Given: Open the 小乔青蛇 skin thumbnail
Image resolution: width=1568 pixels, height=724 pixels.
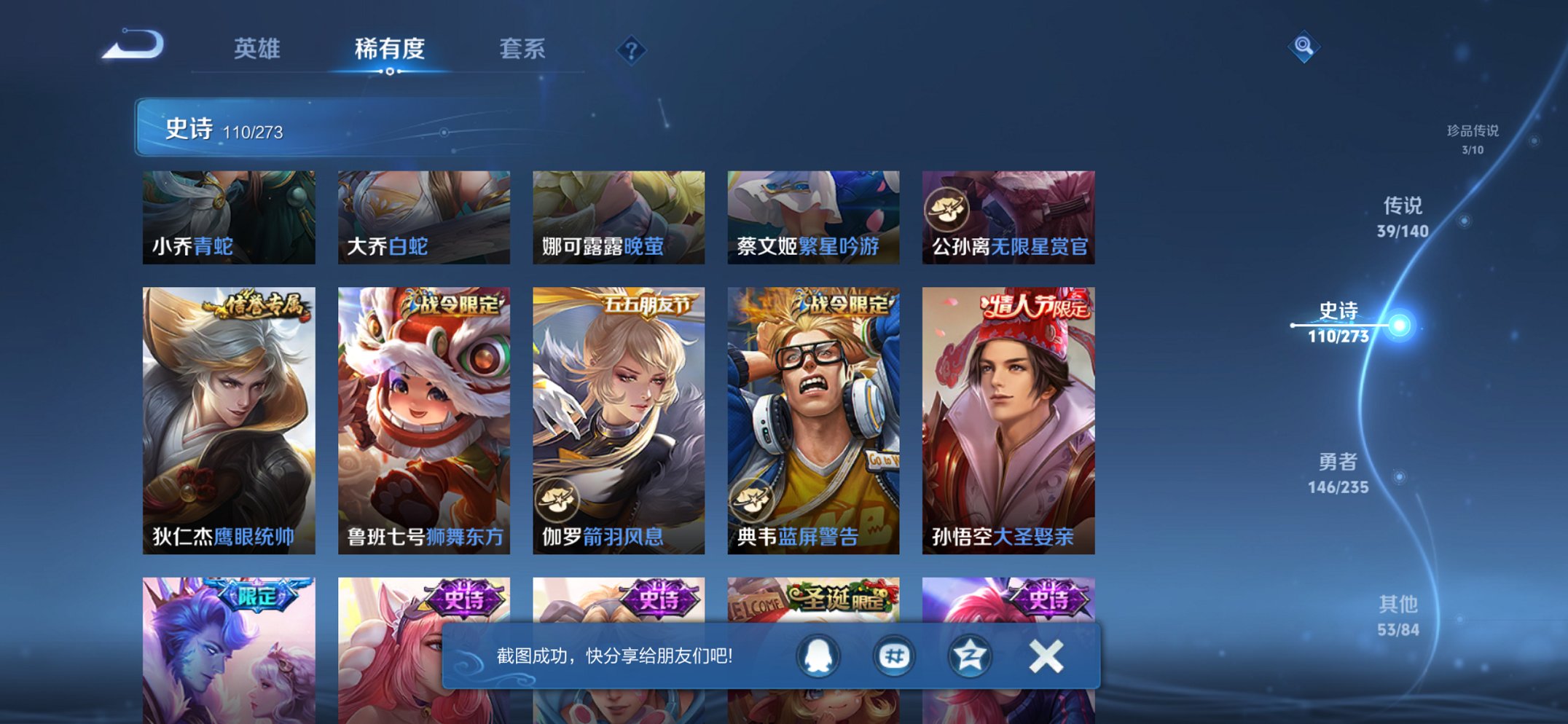Looking at the screenshot, I should pos(228,216).
